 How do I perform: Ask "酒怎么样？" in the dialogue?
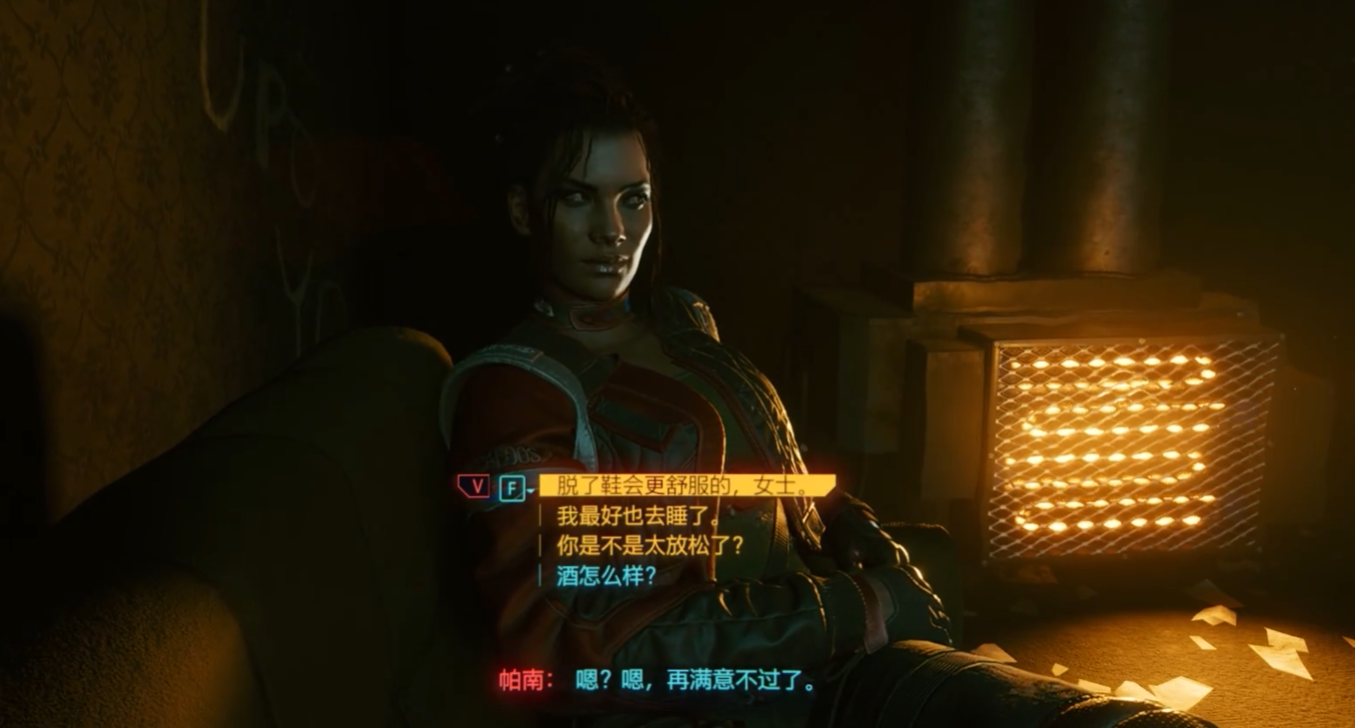pos(607,576)
